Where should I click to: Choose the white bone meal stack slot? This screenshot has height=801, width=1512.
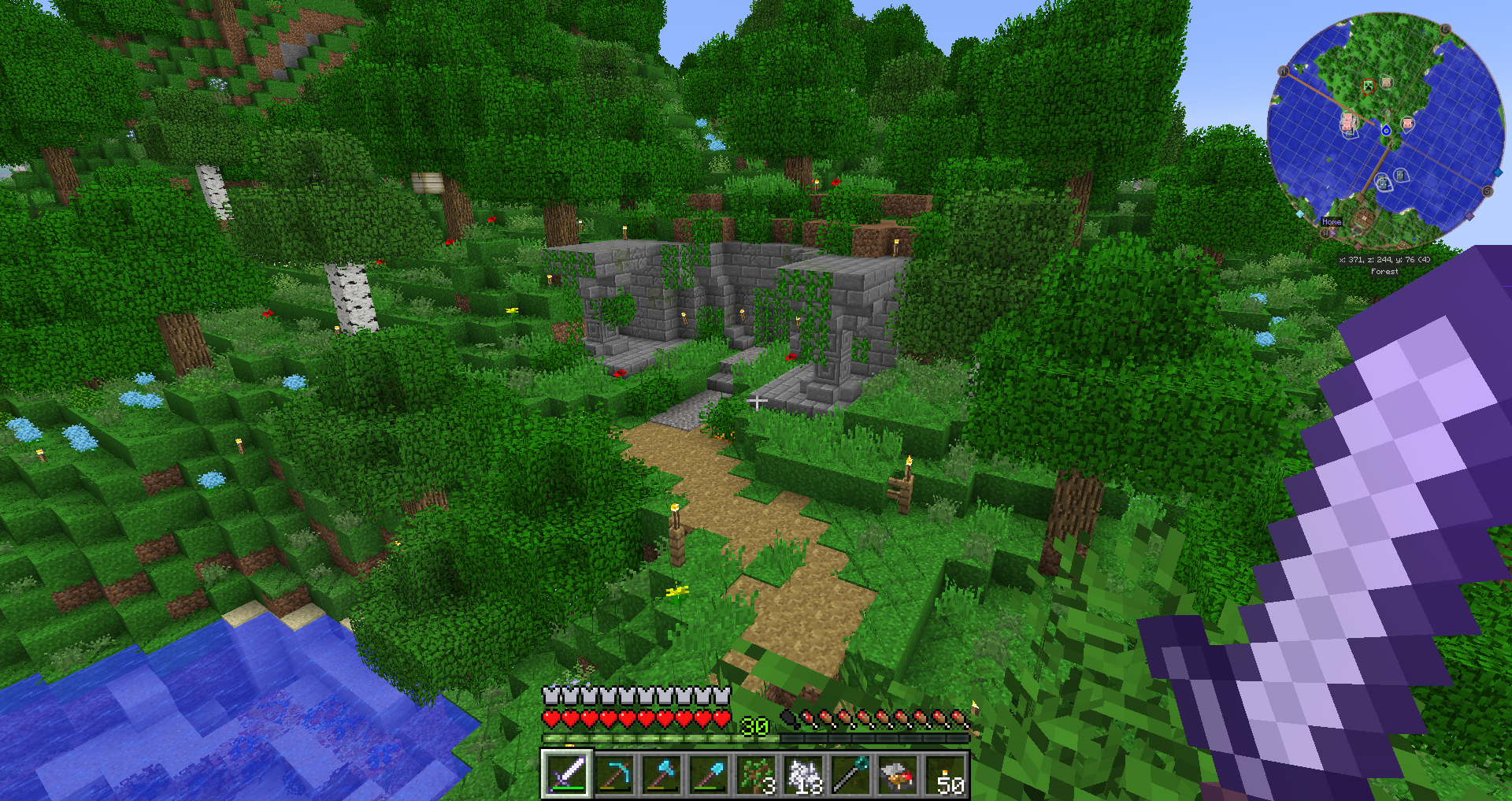[x=803, y=774]
